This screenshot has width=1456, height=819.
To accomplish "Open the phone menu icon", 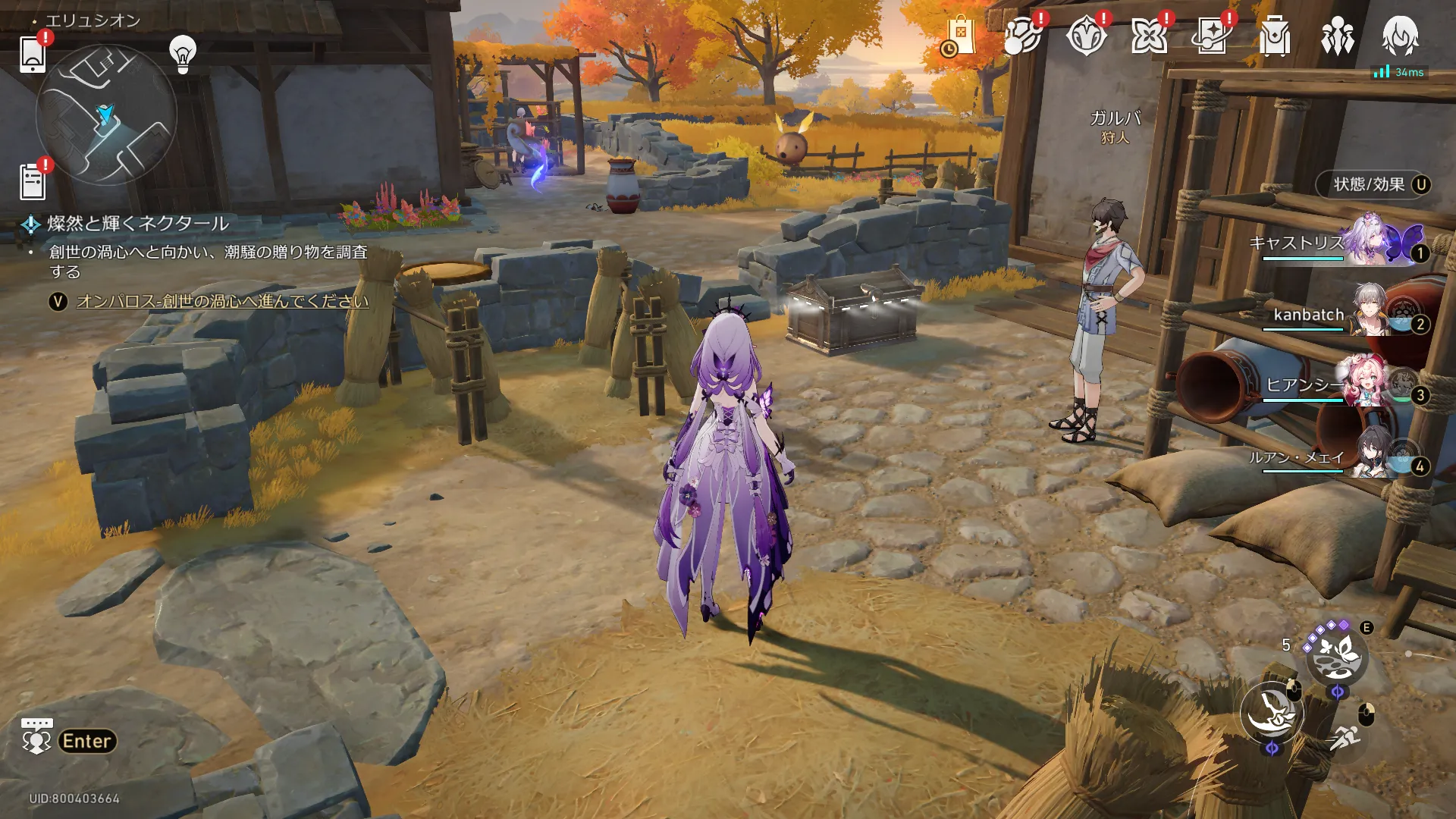I will pyautogui.click(x=33, y=54).
